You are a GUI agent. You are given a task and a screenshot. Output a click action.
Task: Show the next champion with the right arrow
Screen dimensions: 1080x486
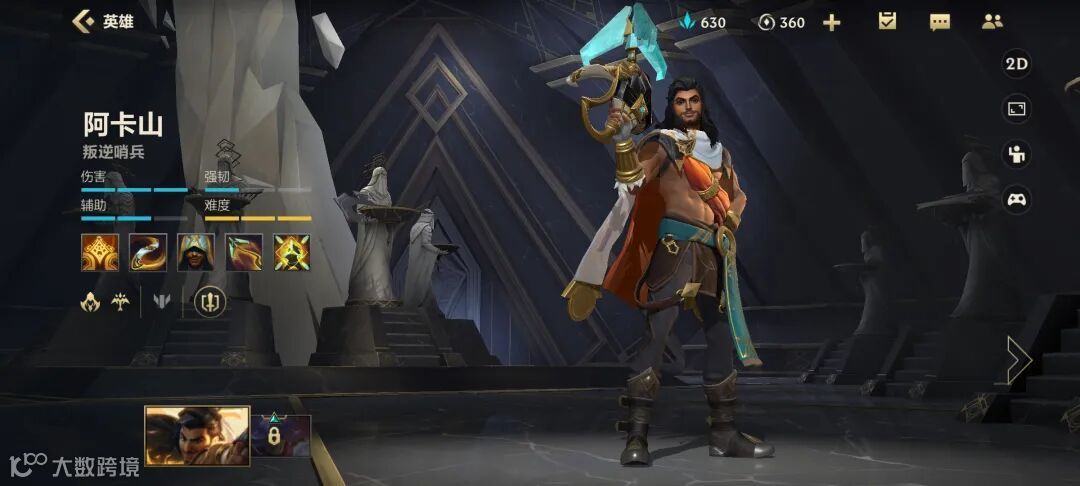coord(1018,359)
